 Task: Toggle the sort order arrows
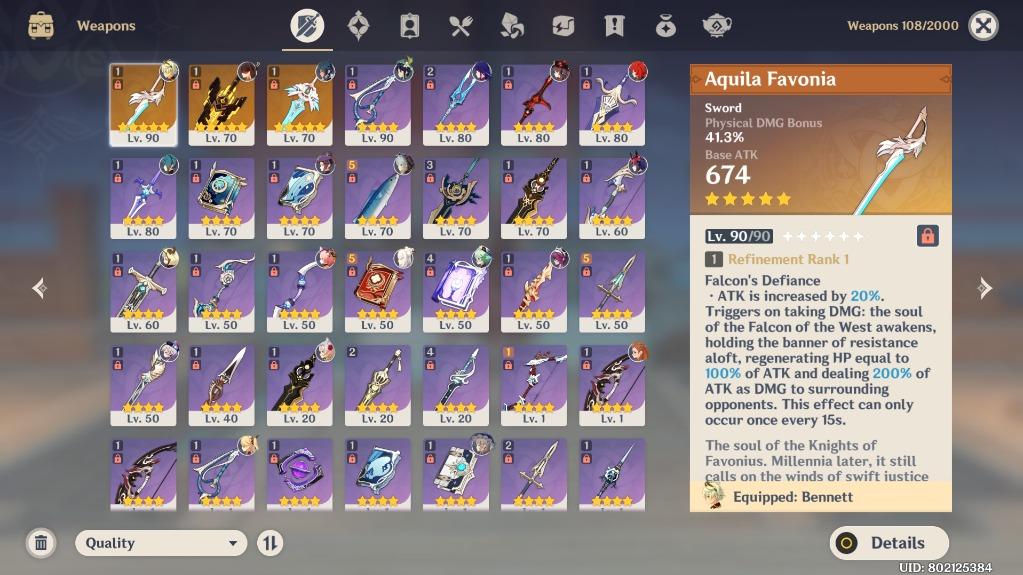270,543
